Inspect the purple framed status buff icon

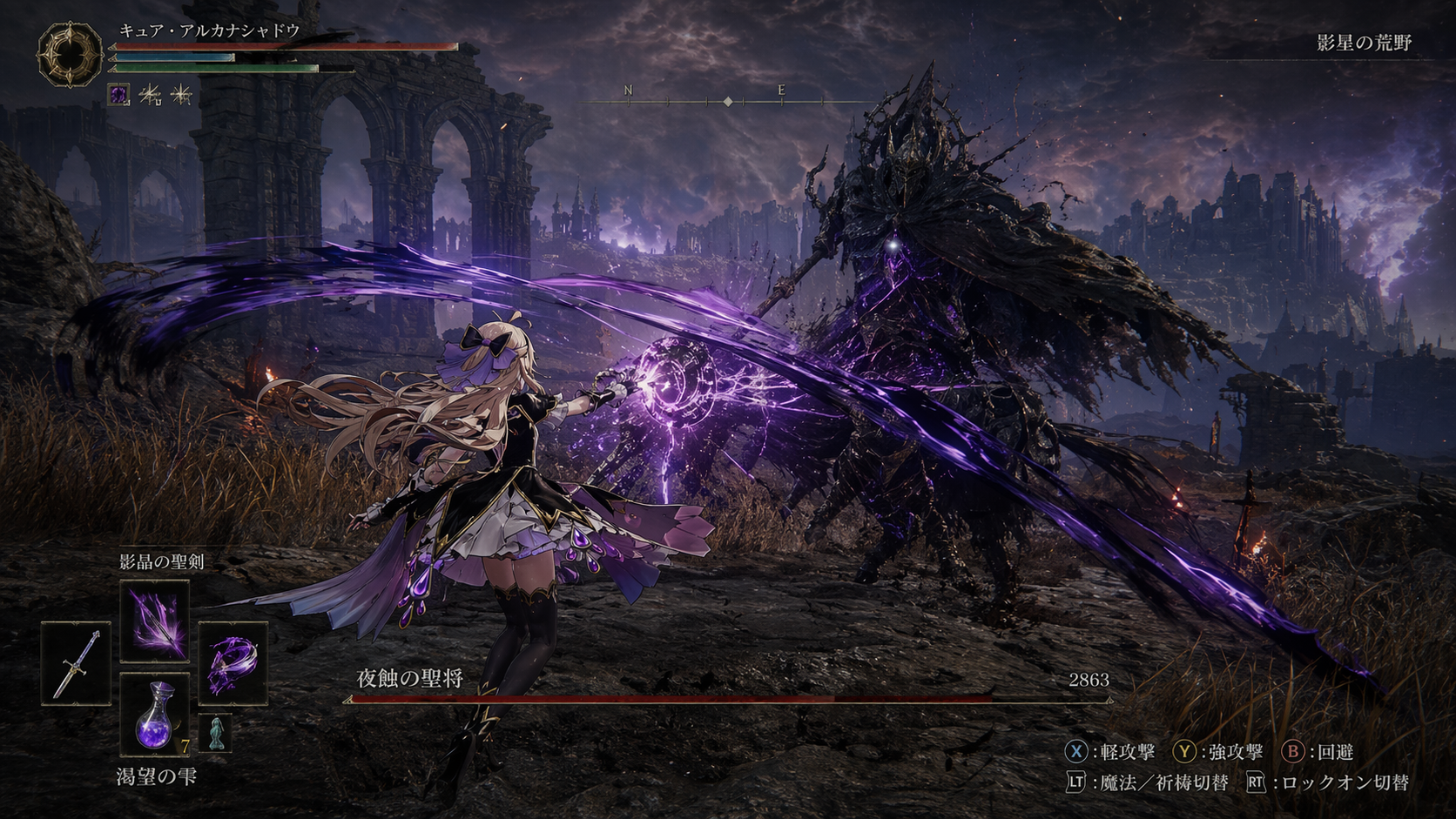click(x=118, y=94)
